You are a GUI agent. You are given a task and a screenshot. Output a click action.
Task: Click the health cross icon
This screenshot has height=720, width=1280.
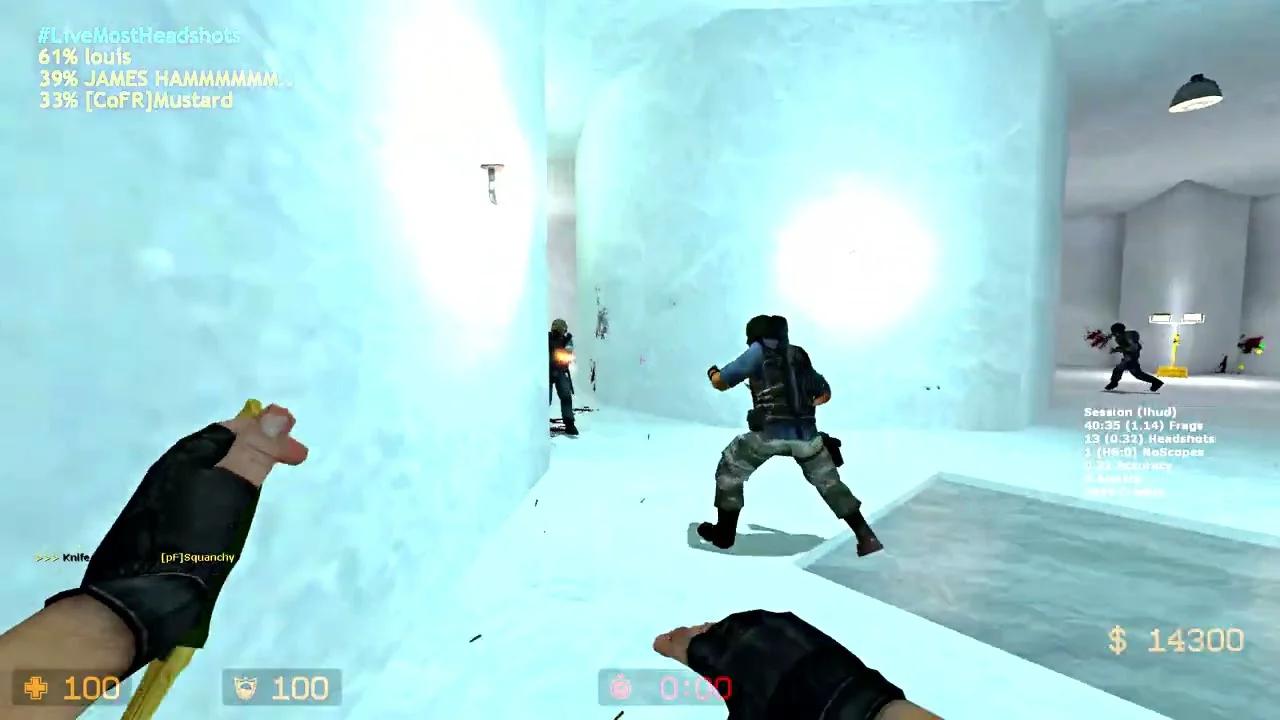[x=35, y=688]
